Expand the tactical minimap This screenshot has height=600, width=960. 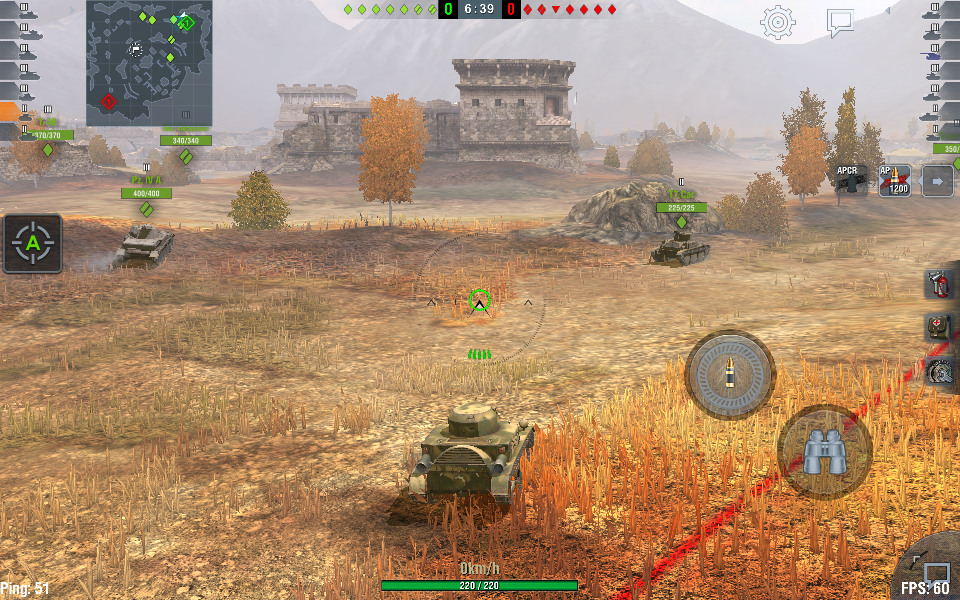[x=148, y=63]
